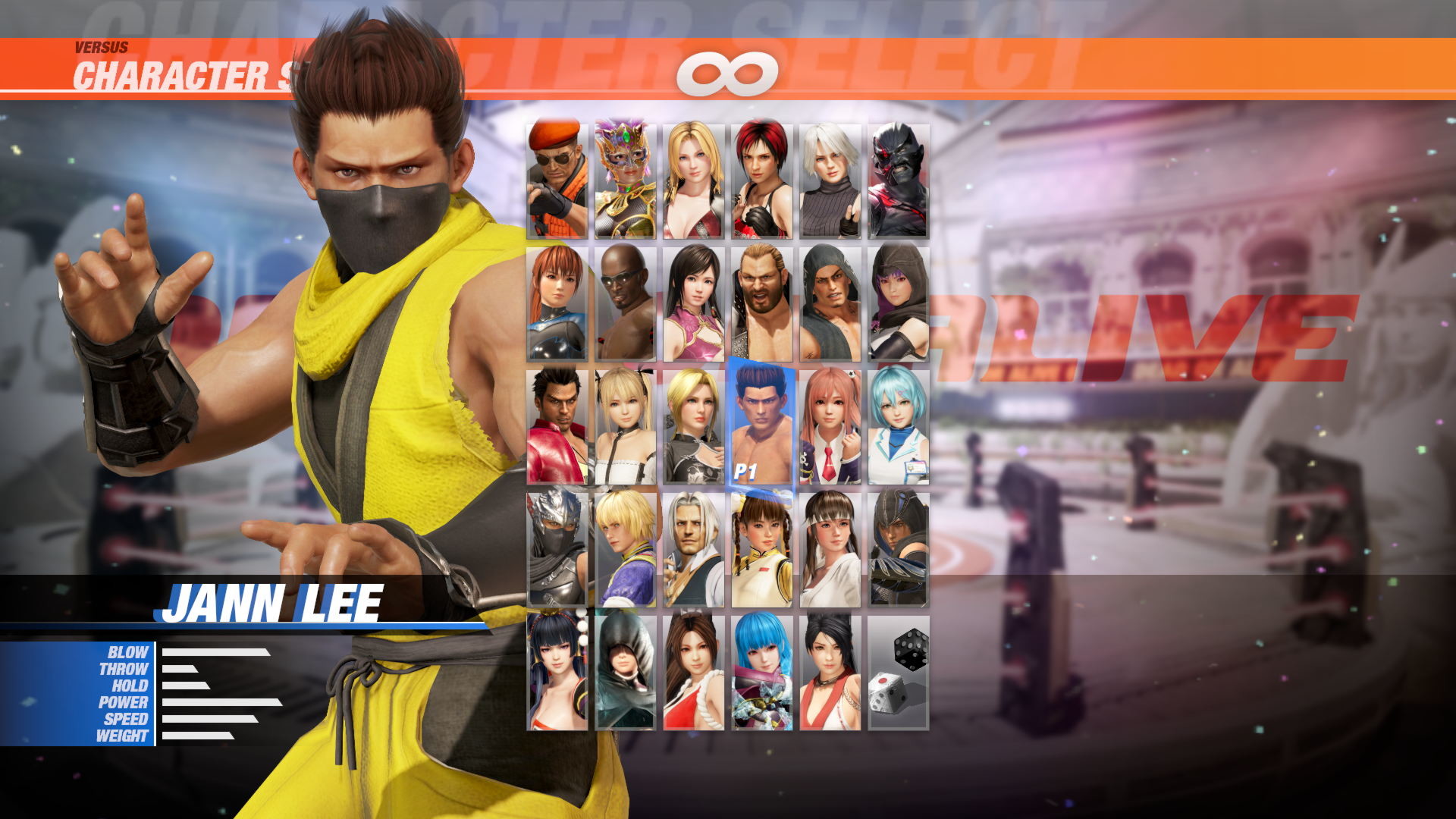Select Raidou, the demonic red-eyed fighter
This screenshot has width=1456, height=819.
899,178
